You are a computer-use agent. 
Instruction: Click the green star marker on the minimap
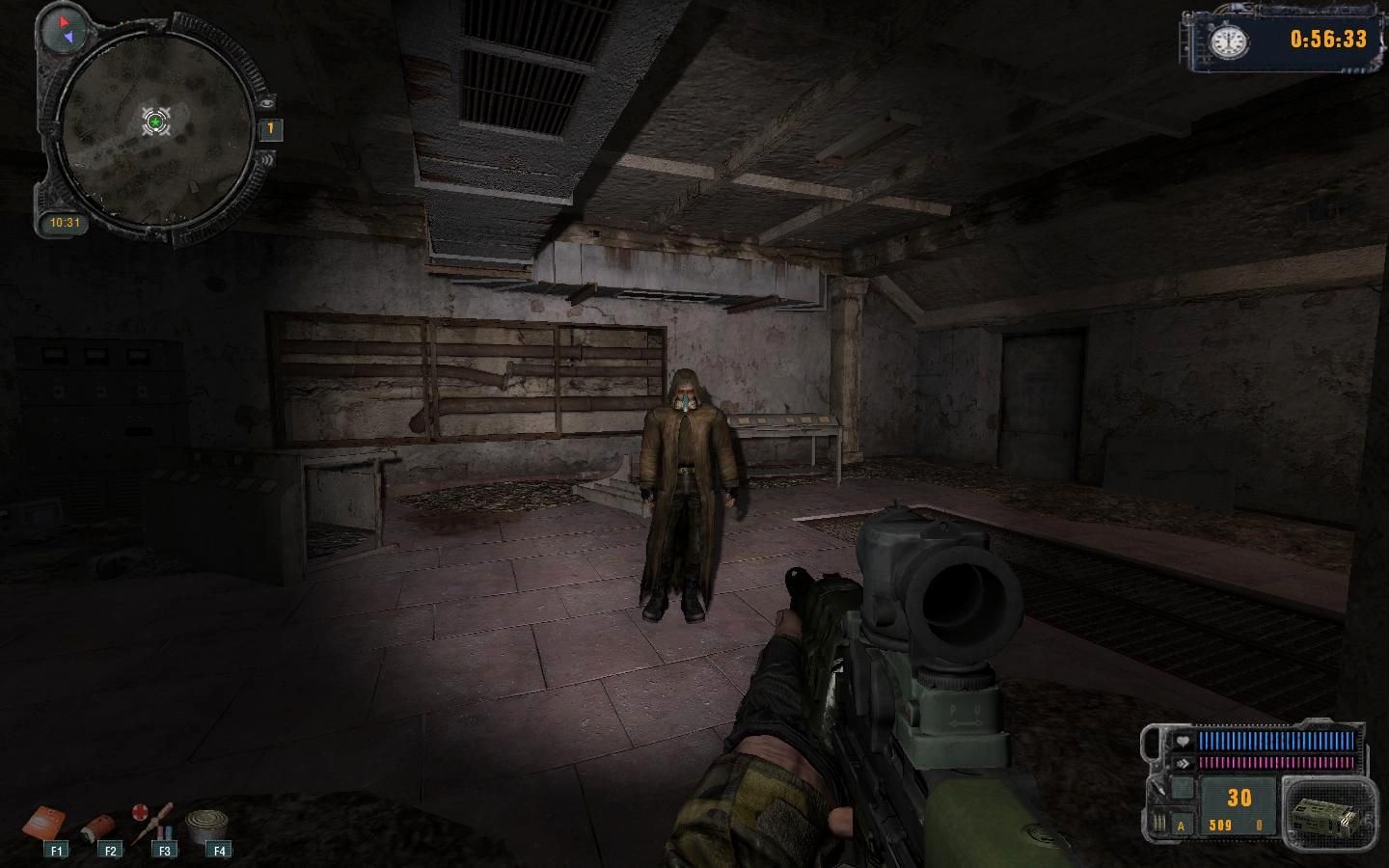pyautogui.click(x=155, y=122)
